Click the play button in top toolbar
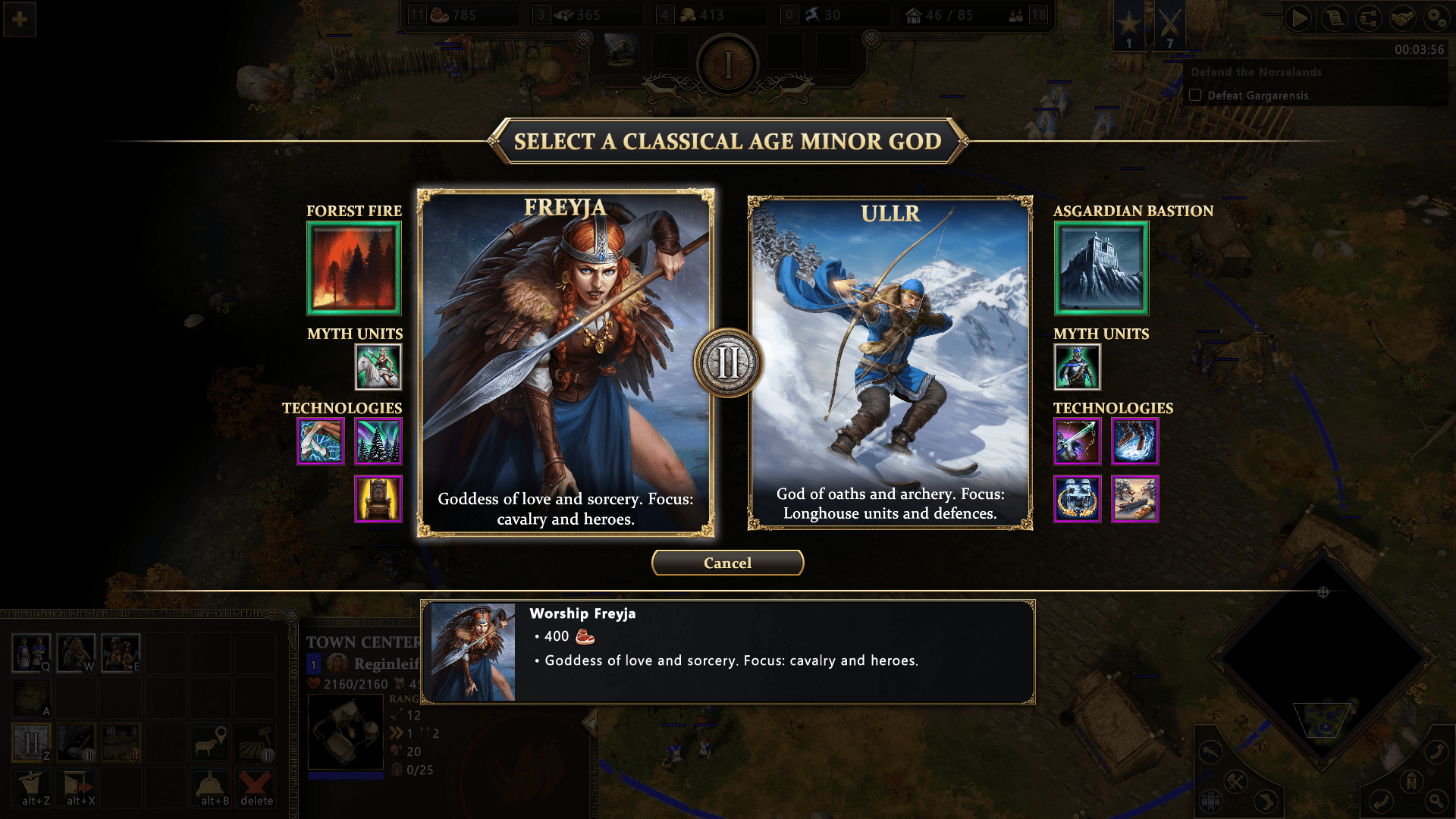The width and height of the screenshot is (1456, 819). pyautogui.click(x=1298, y=17)
